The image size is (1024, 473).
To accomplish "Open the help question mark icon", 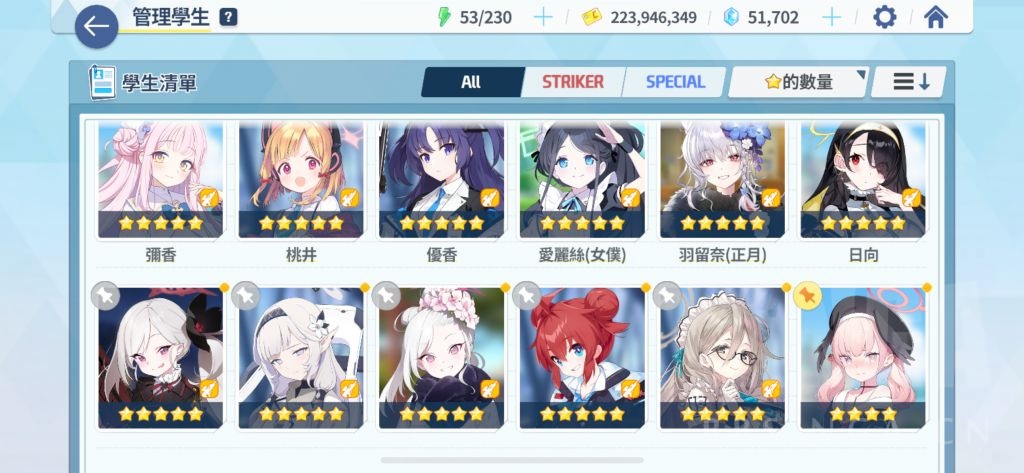I will 229,17.
